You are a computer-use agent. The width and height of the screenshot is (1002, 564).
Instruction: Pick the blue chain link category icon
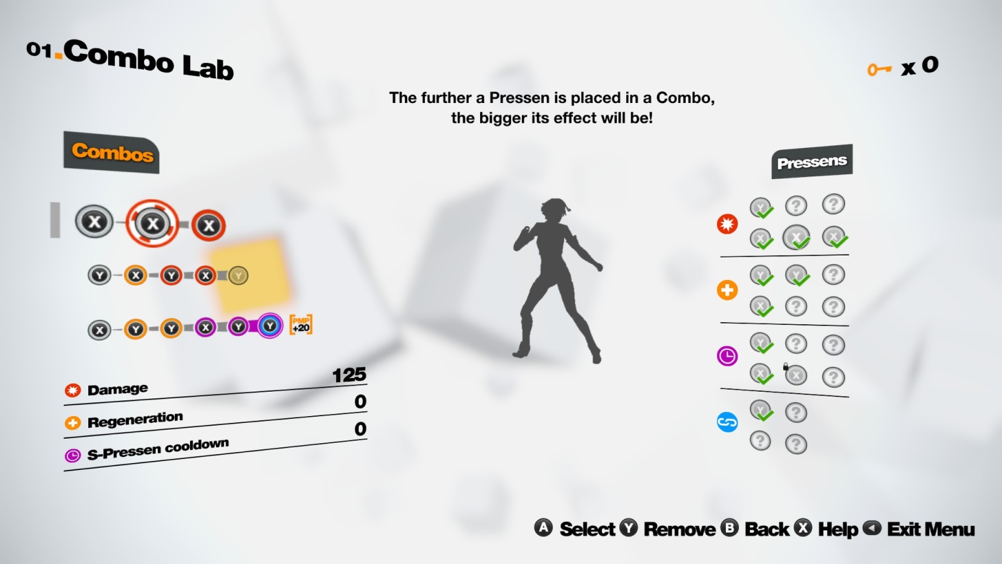coord(727,422)
